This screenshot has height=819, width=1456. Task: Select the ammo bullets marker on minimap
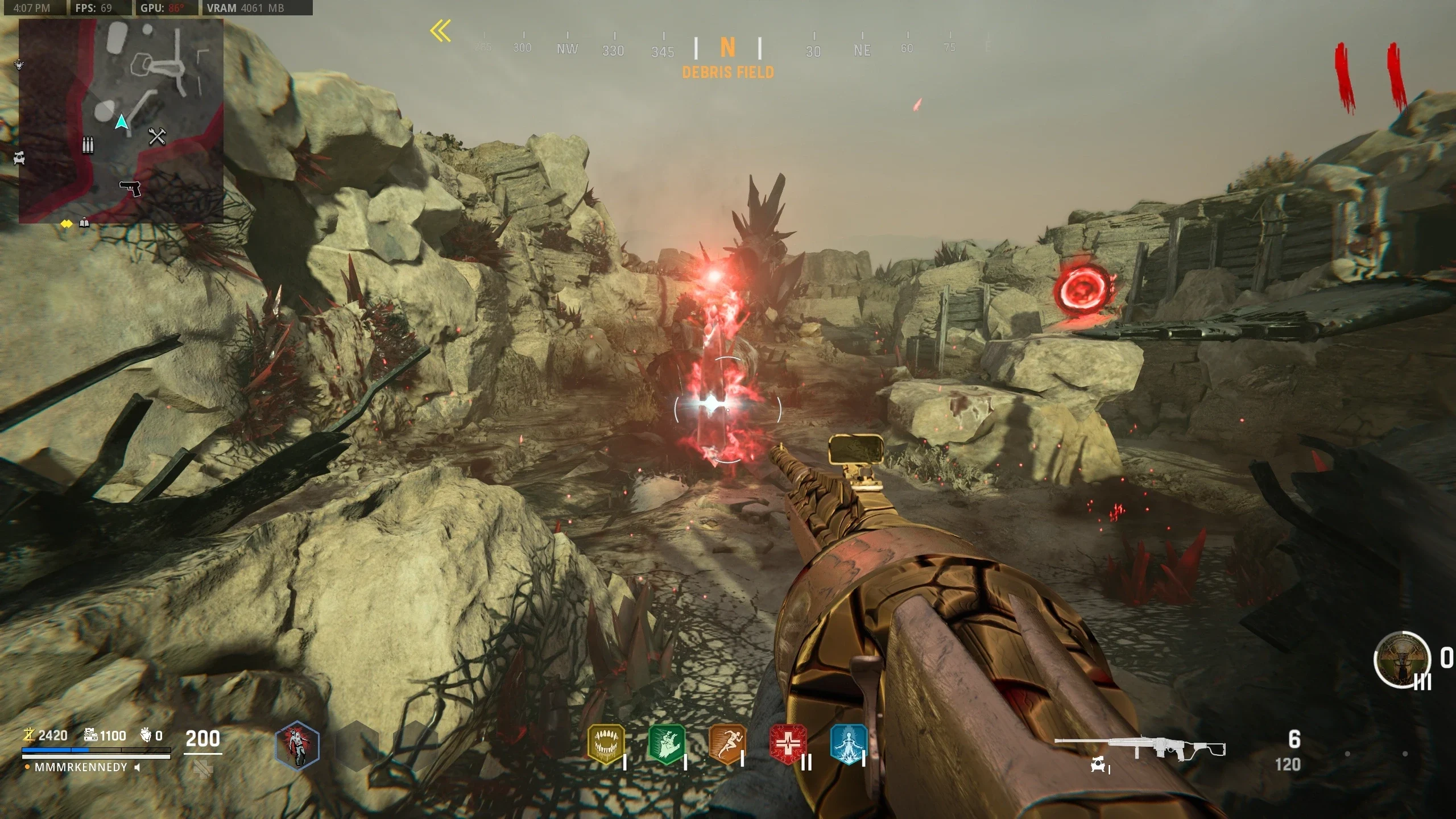(x=88, y=145)
